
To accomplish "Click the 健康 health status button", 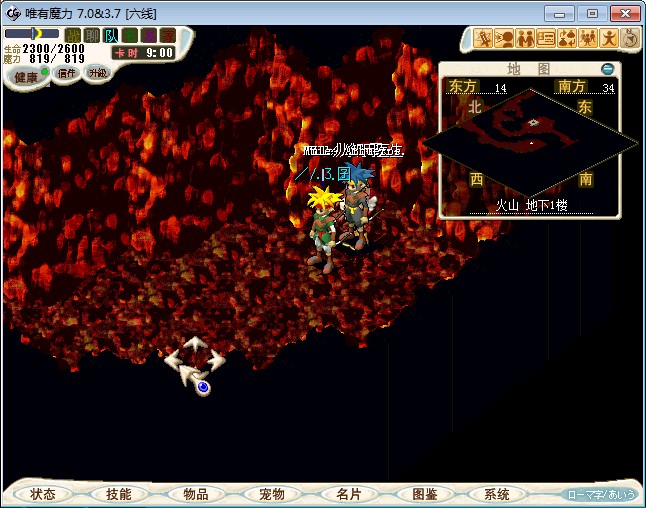I will click(27, 76).
